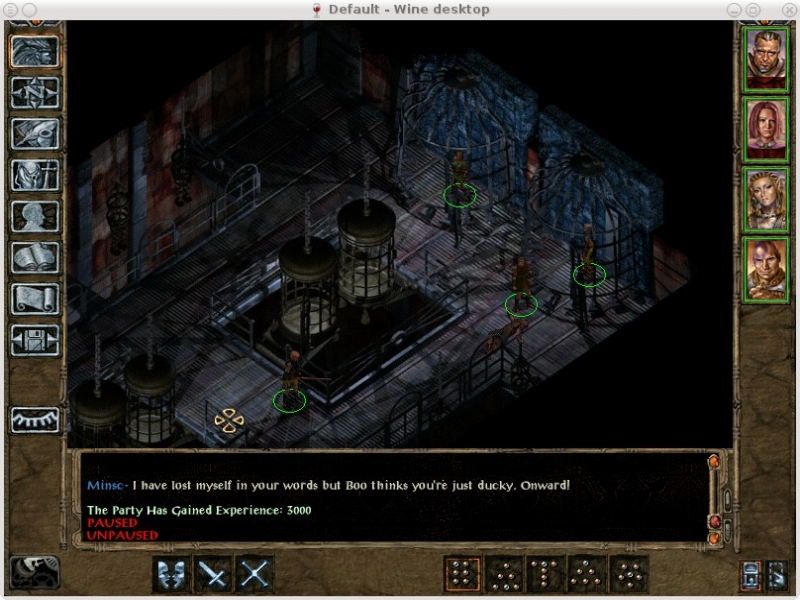Open the options menu with the floppy disk

click(x=35, y=339)
